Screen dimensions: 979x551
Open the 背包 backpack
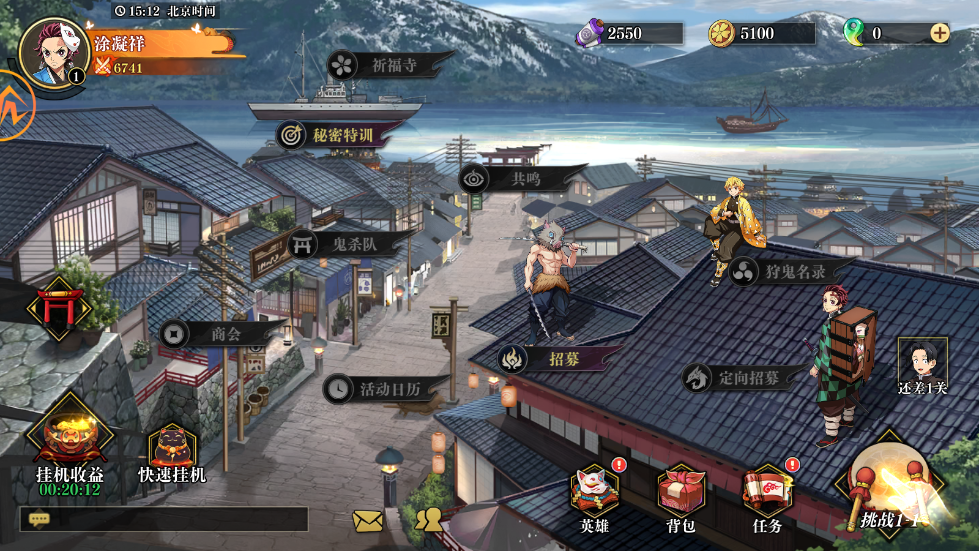681,497
